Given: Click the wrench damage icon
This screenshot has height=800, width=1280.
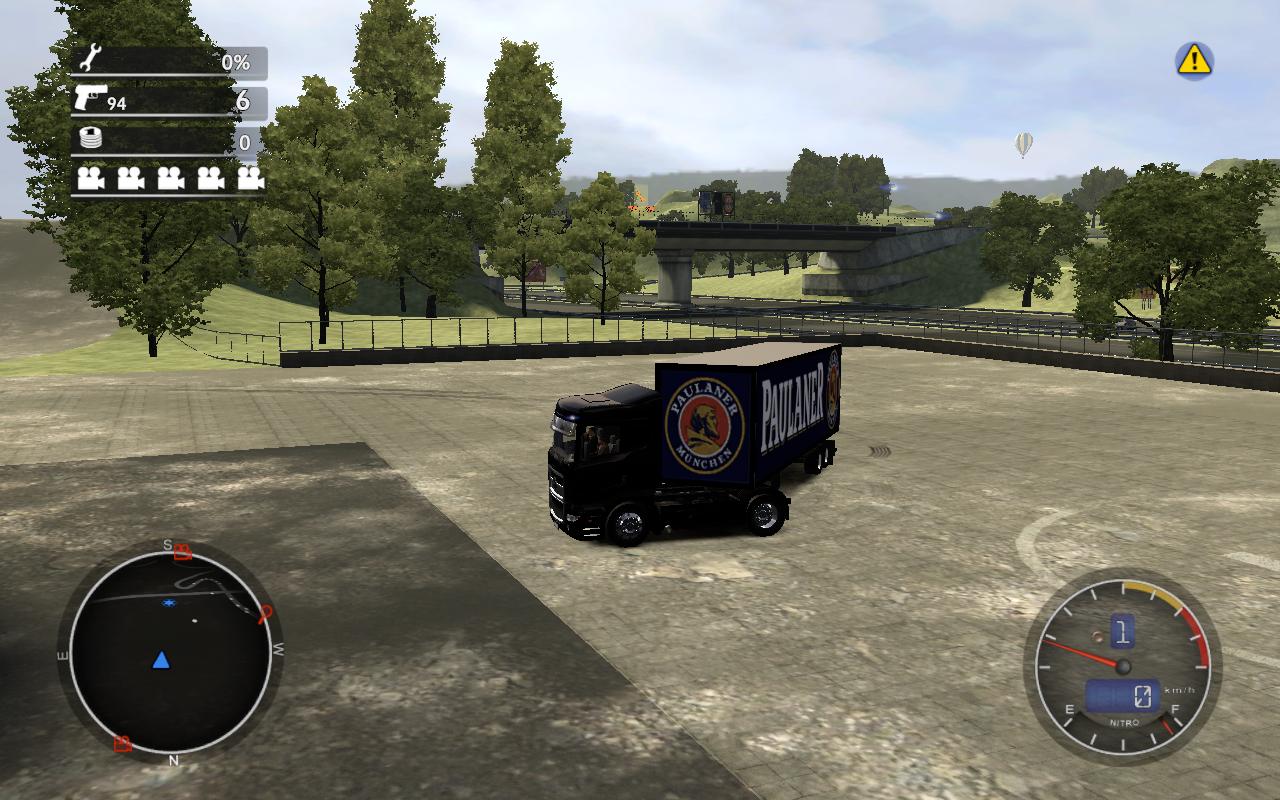Looking at the screenshot, I should [89, 61].
